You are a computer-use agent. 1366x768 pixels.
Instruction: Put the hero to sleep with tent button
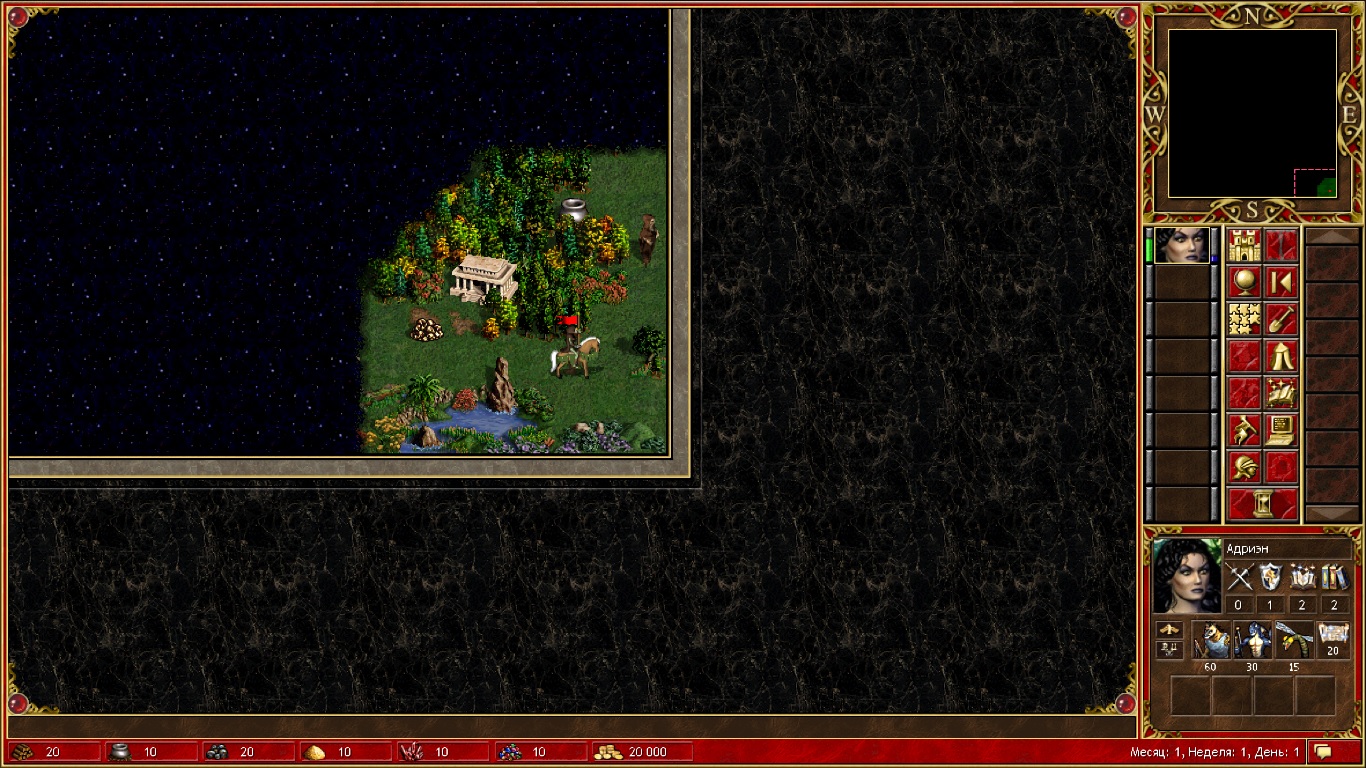[x=1281, y=356]
